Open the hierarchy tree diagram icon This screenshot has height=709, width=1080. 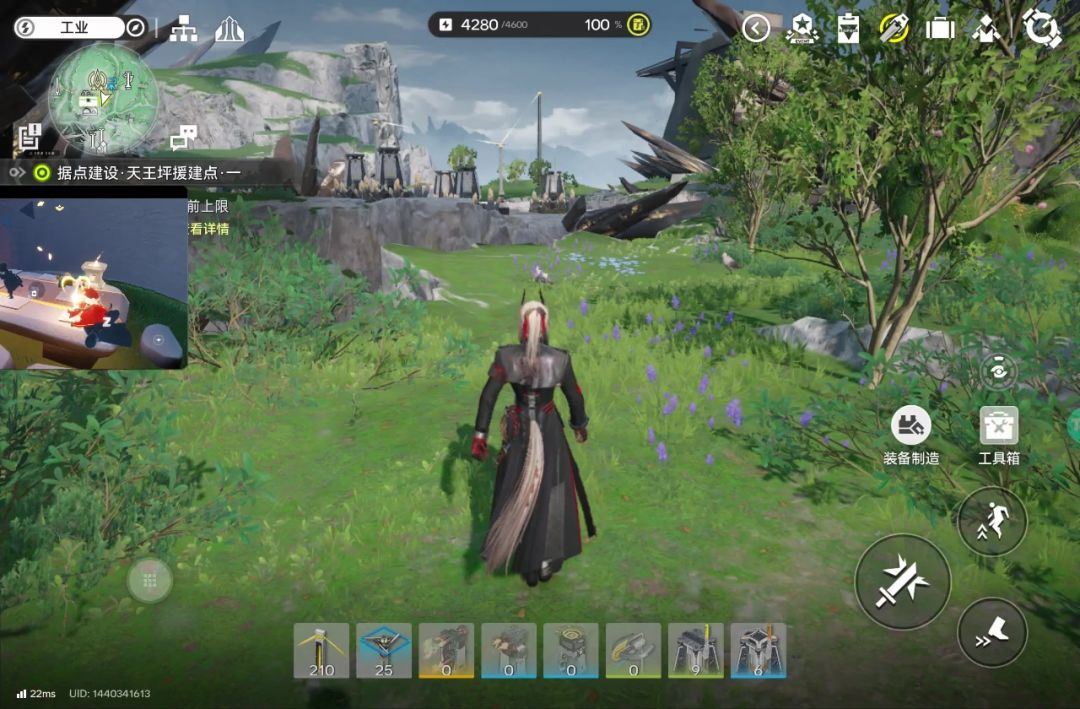[183, 28]
